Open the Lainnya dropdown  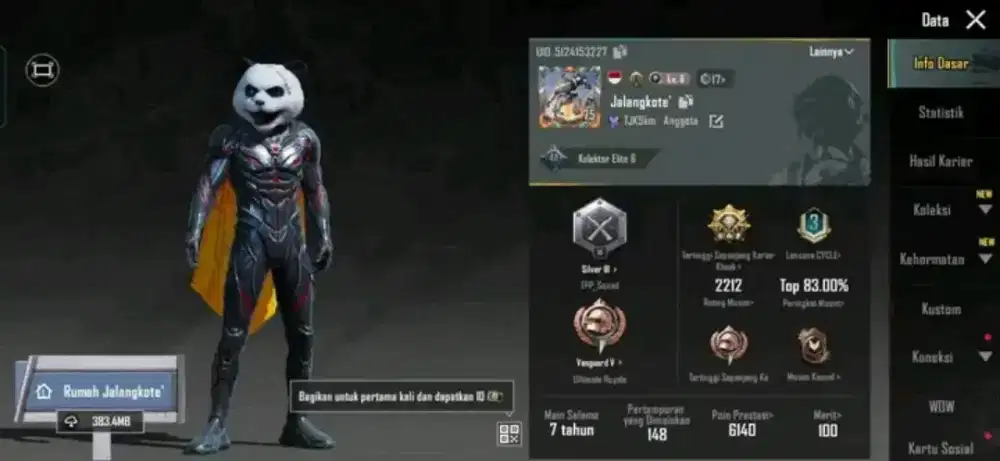tap(832, 52)
